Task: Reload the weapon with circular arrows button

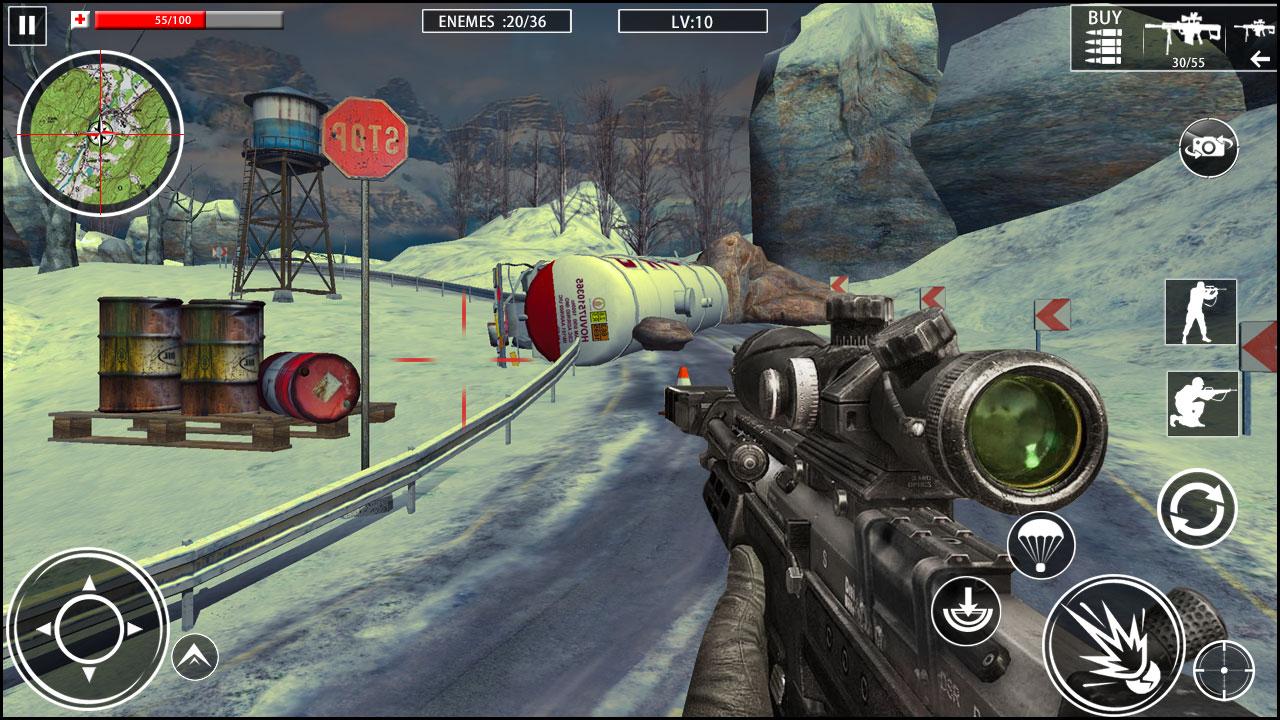Action: pos(1197,508)
